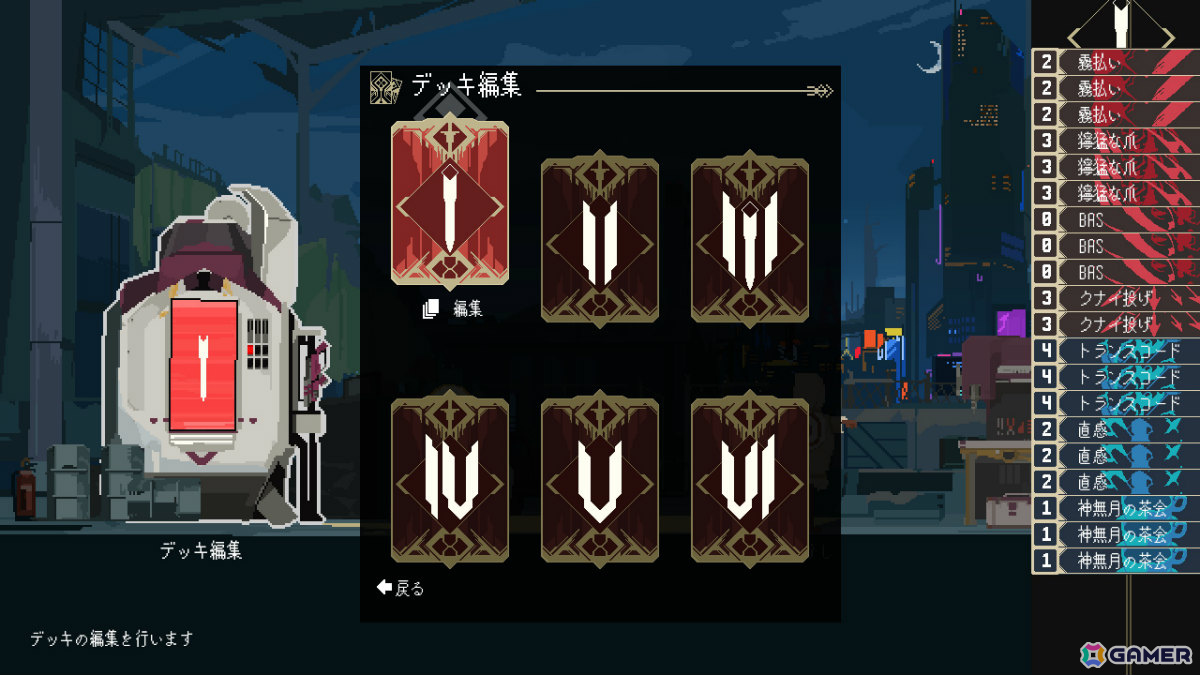Select the deck IV card
This screenshot has width=1200, height=675.
pos(450,478)
